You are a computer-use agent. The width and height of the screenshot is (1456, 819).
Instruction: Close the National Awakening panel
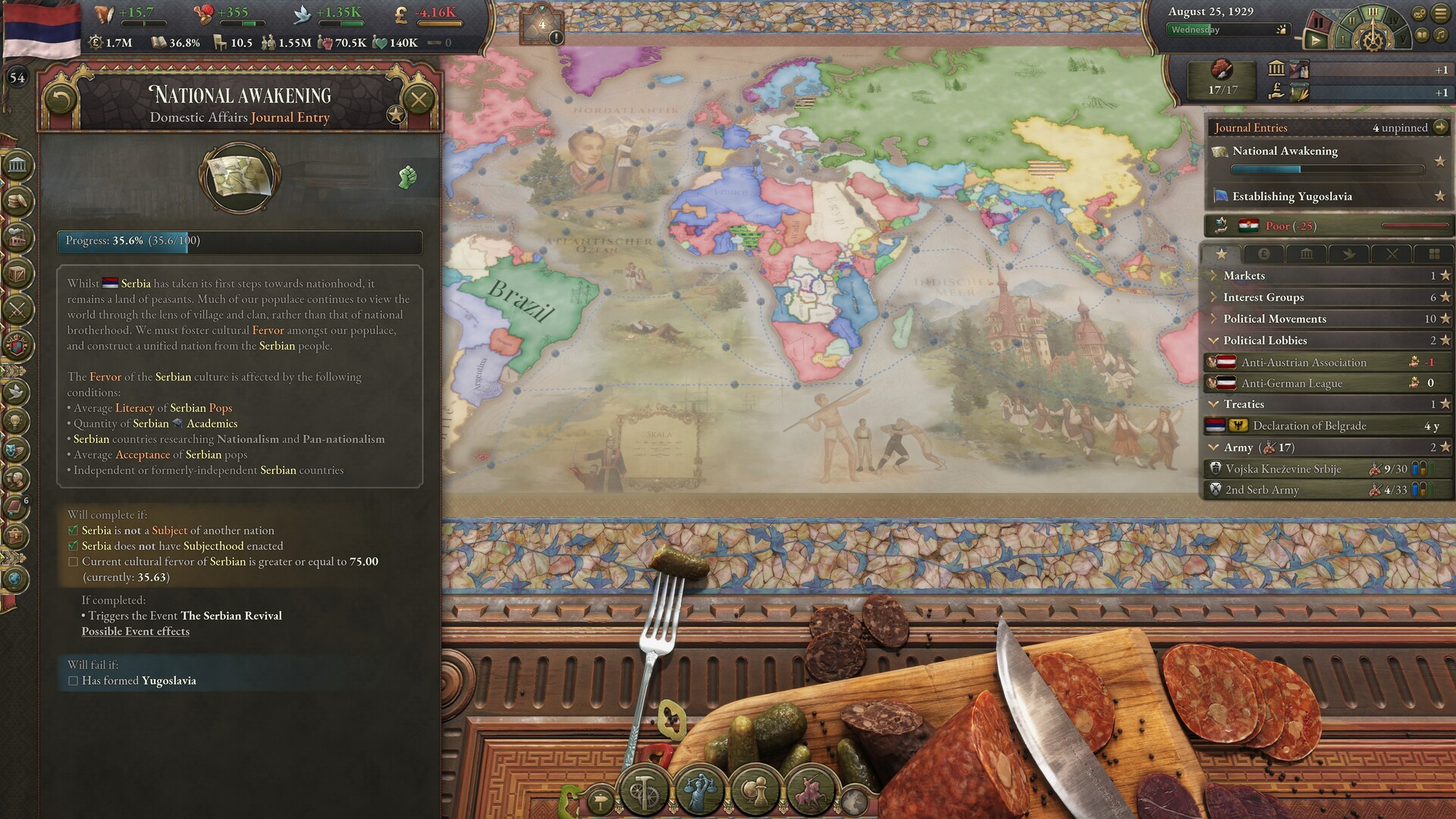(418, 99)
